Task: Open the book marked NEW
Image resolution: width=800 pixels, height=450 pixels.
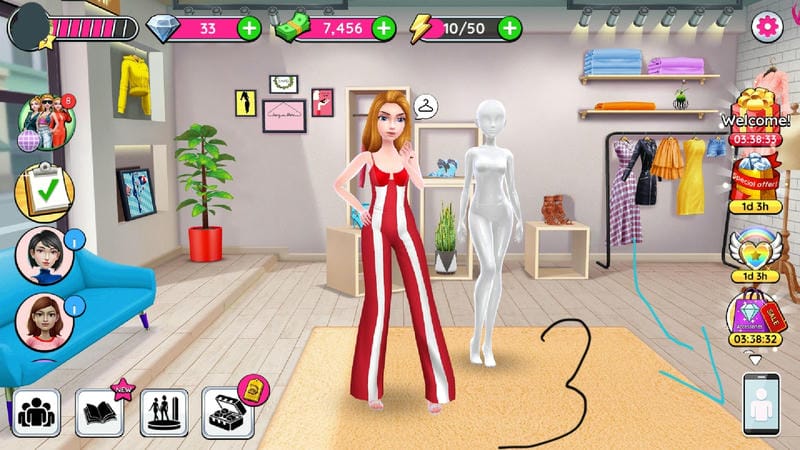Action: point(100,412)
